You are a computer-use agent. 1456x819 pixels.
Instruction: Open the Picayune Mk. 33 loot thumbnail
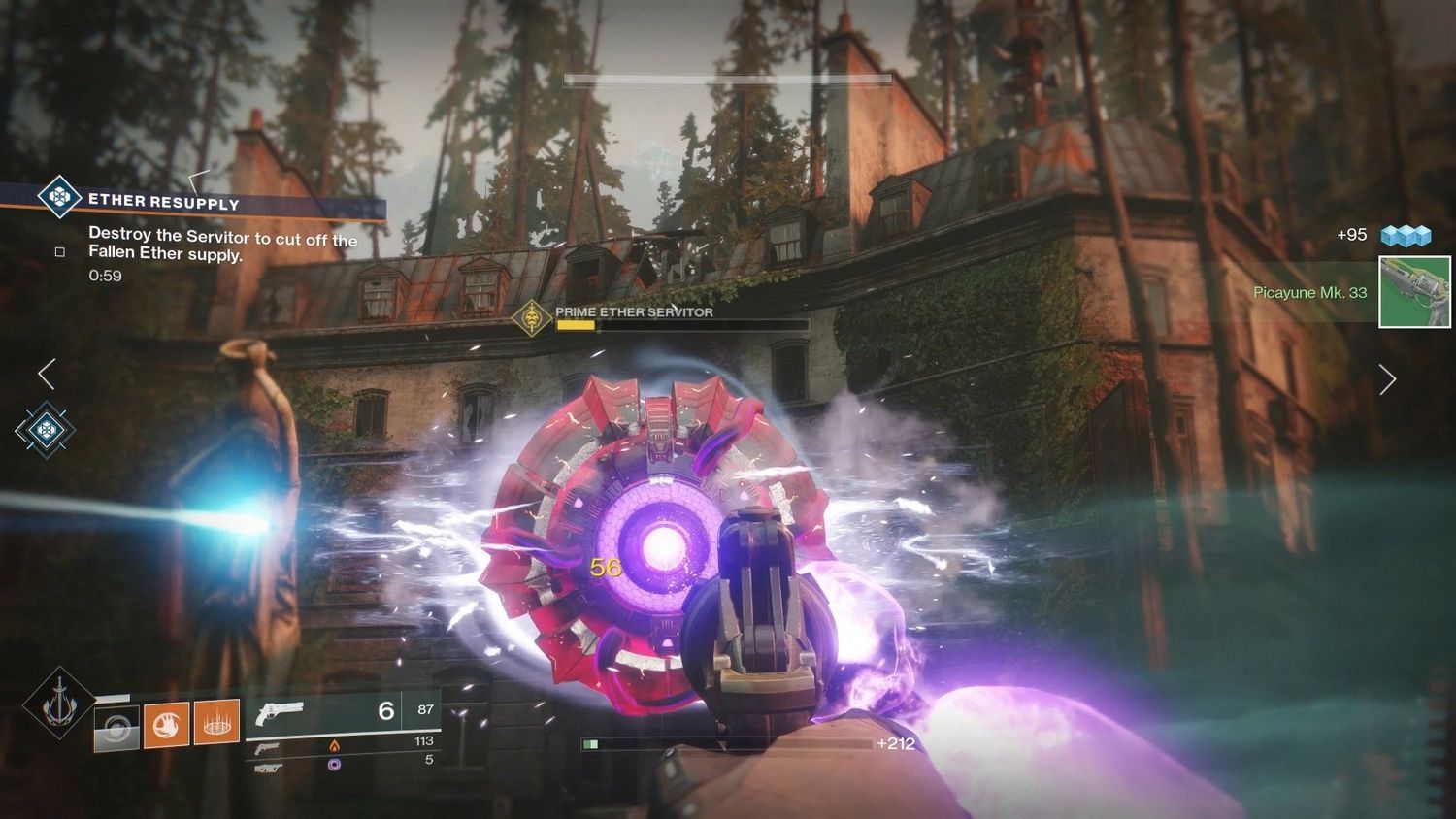(1414, 292)
